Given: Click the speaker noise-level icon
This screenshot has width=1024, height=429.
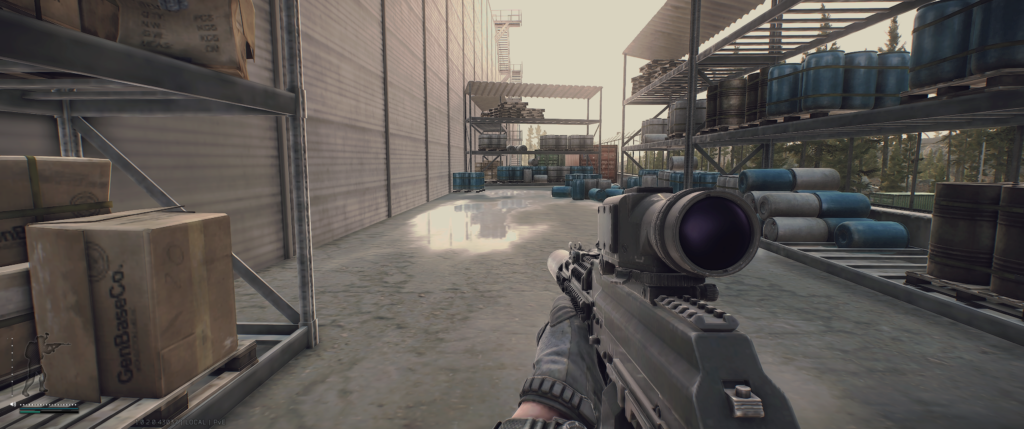Looking at the screenshot, I should tap(13, 404).
